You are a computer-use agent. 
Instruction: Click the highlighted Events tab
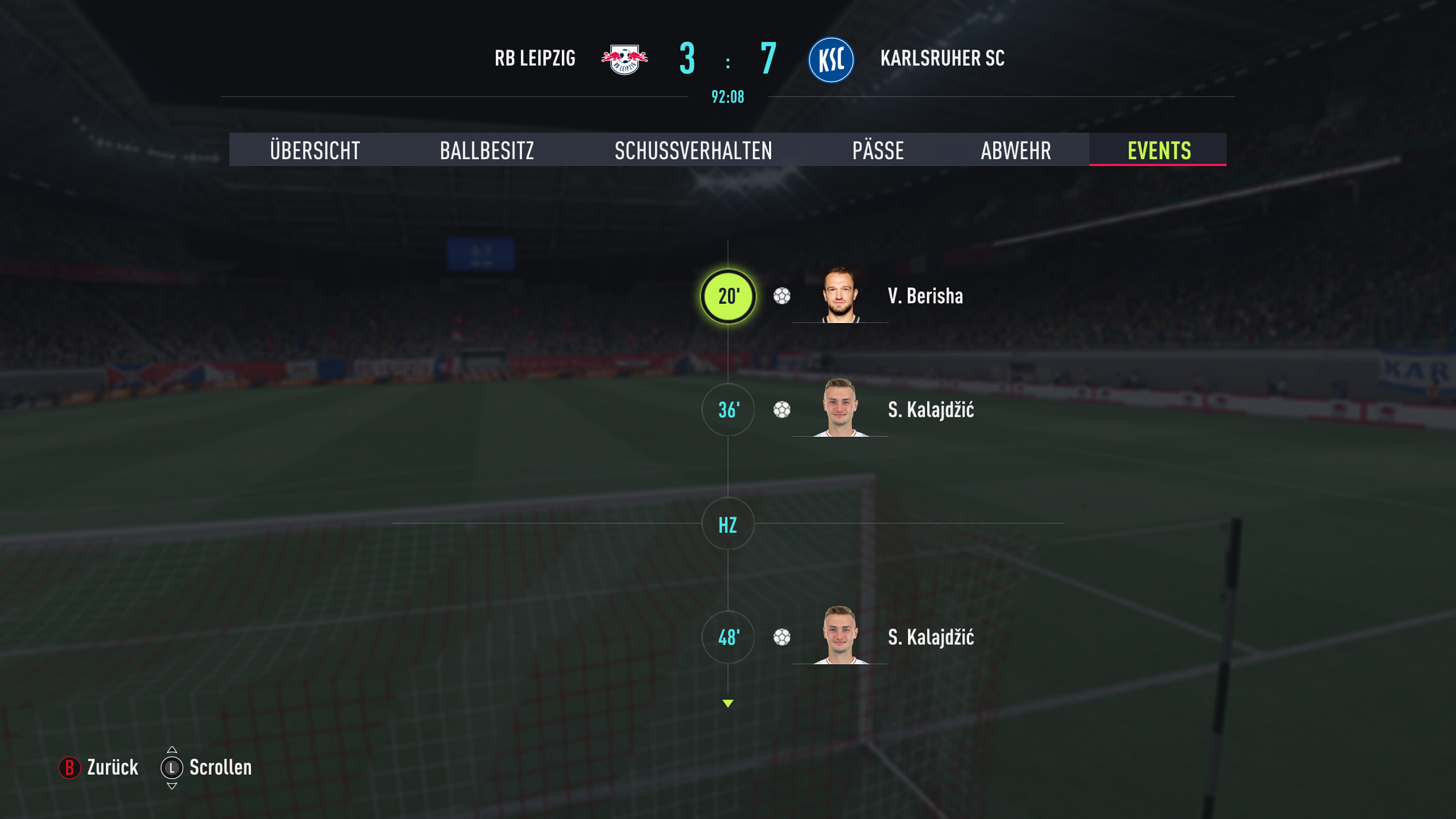(1159, 150)
